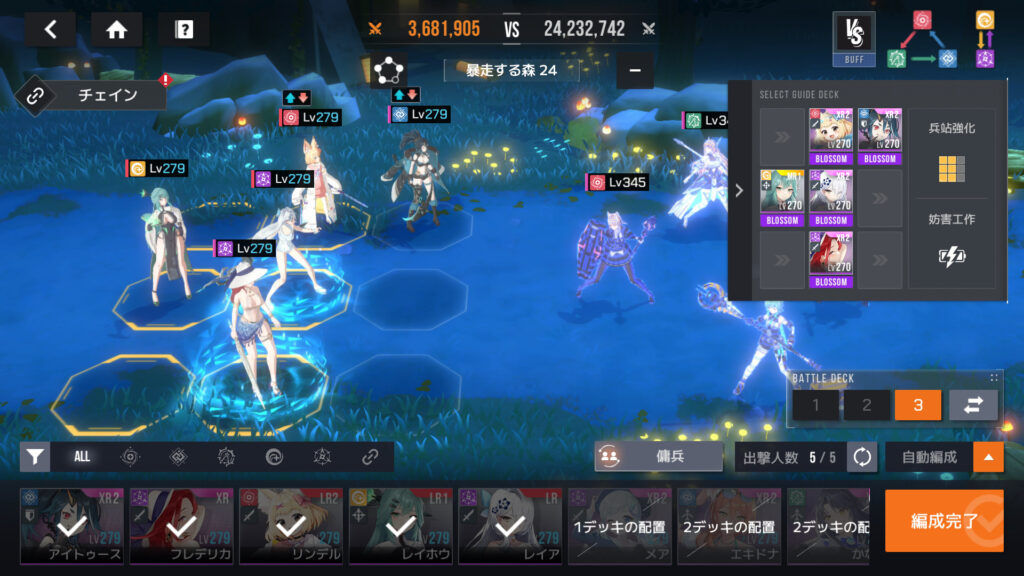
Task: Open the funnel filter options
Action: coord(35,457)
